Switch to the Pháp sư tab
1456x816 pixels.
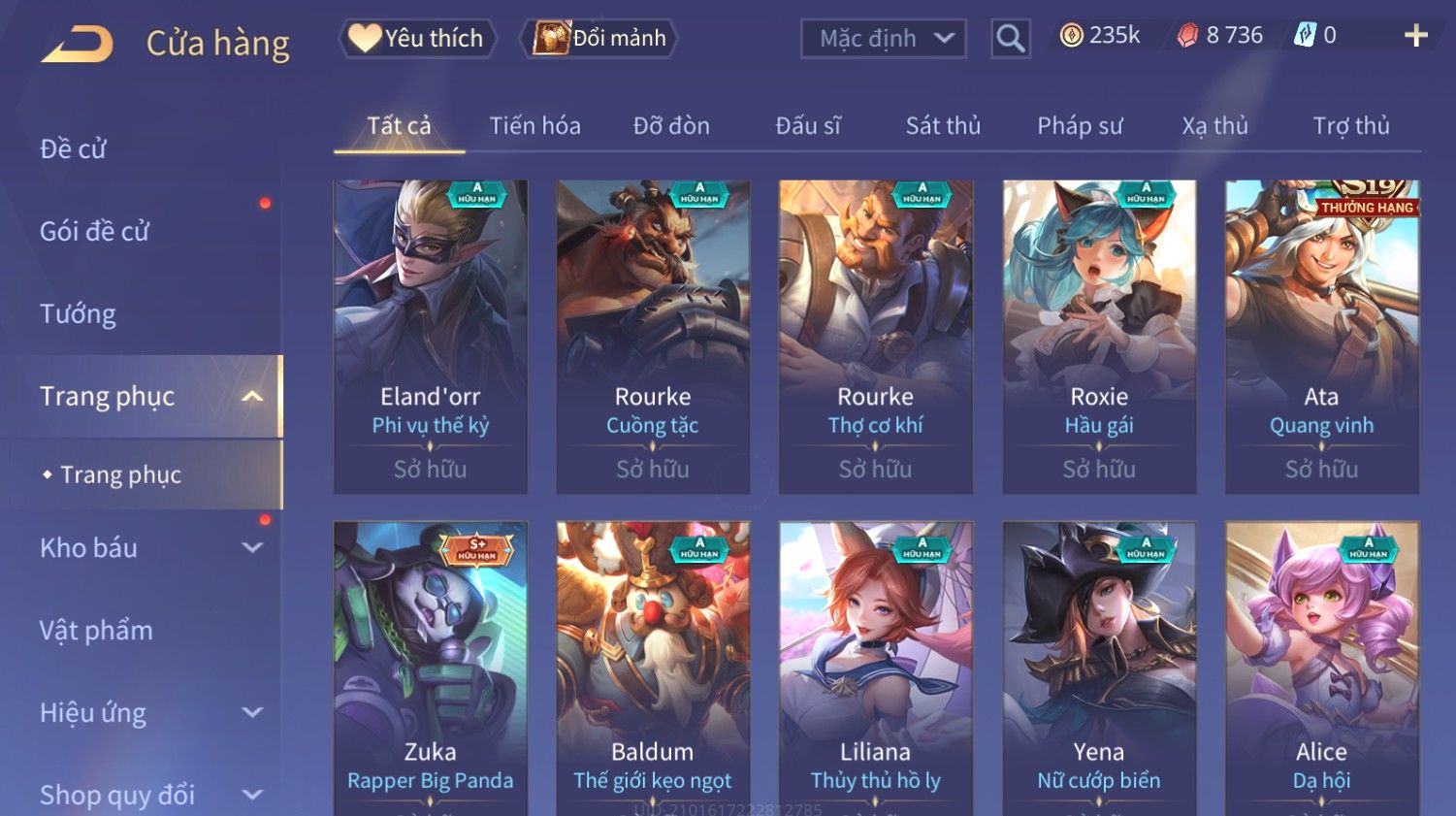point(1080,126)
